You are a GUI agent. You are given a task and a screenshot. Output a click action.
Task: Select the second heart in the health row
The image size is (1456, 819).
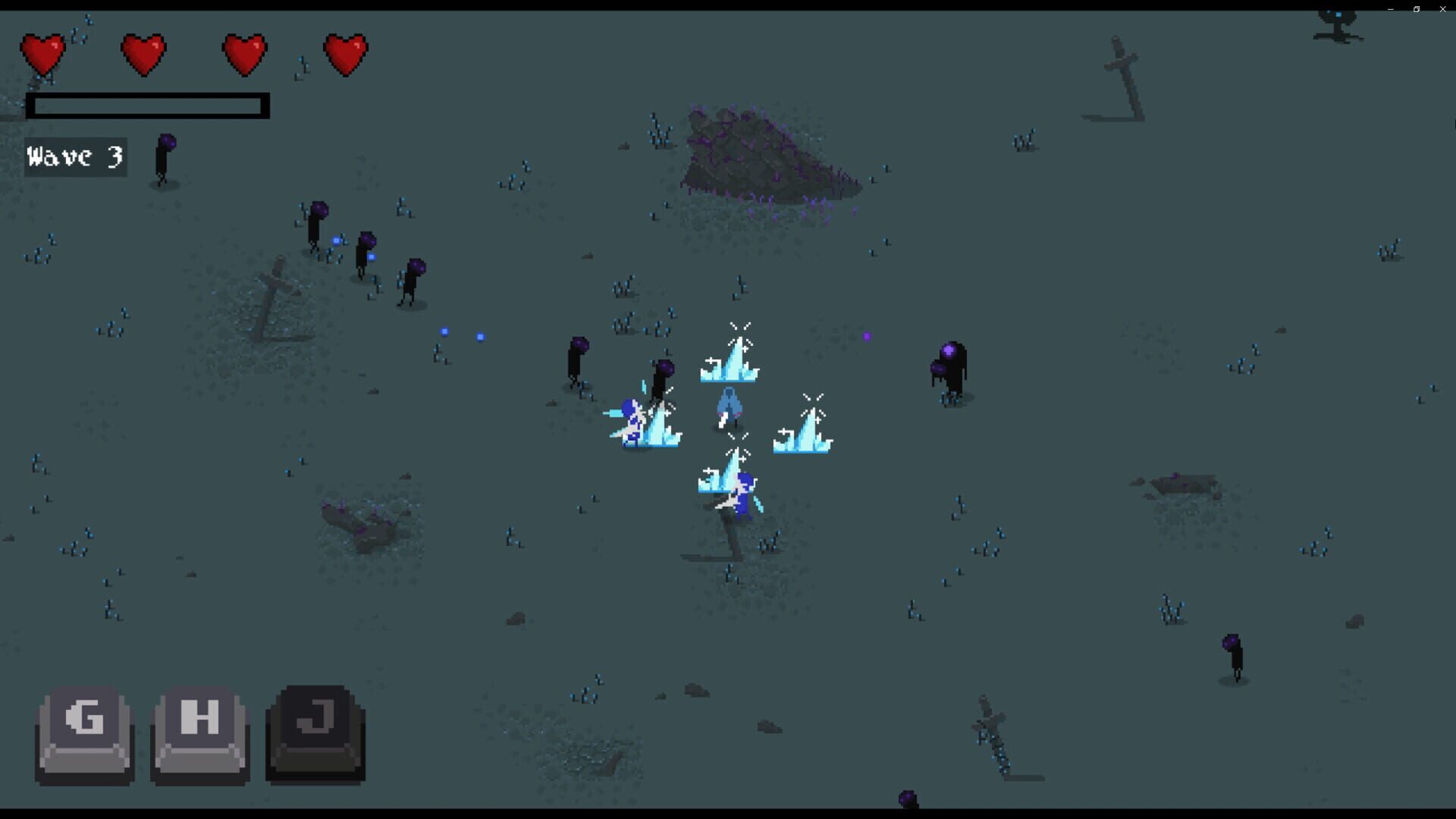144,53
